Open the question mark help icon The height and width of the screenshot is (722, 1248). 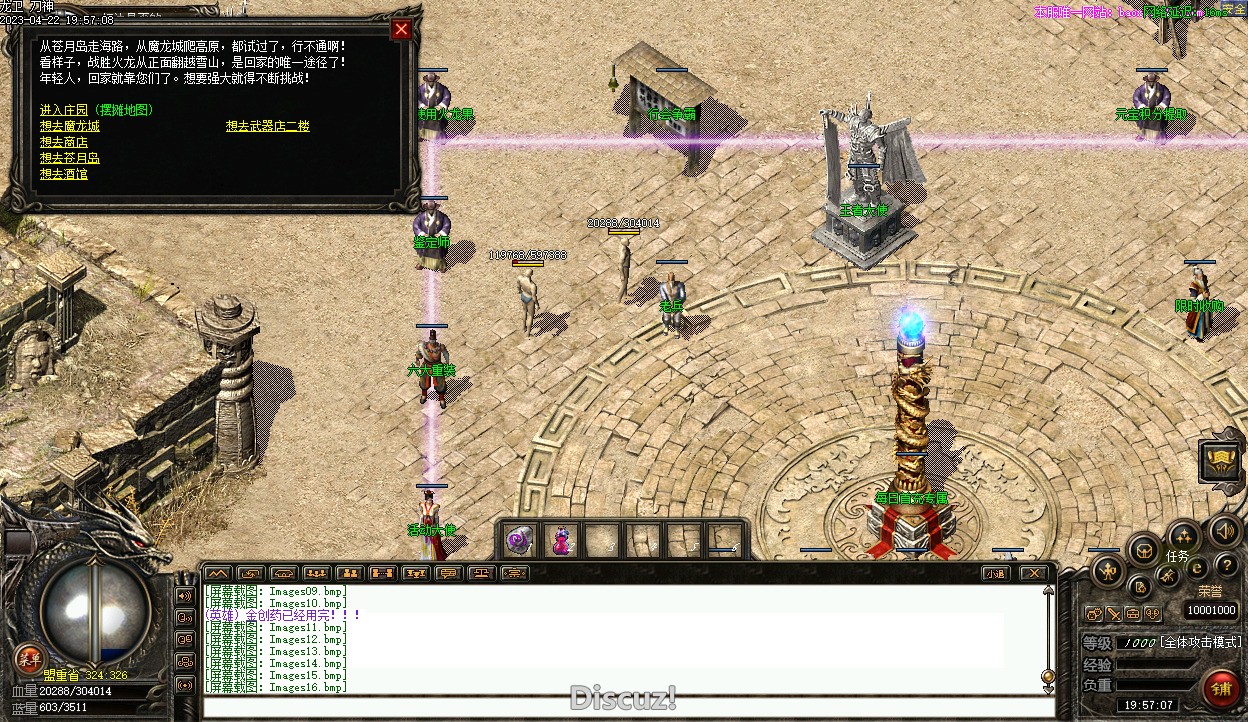click(1226, 567)
